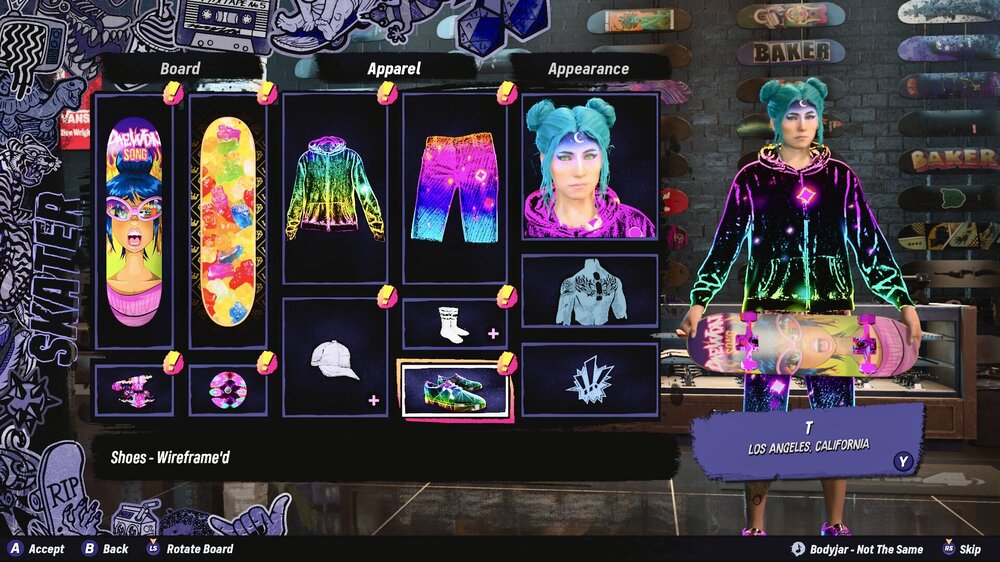Select the anime girl deck graphic slot
Screen dimensions: 1000x562
[x=133, y=221]
